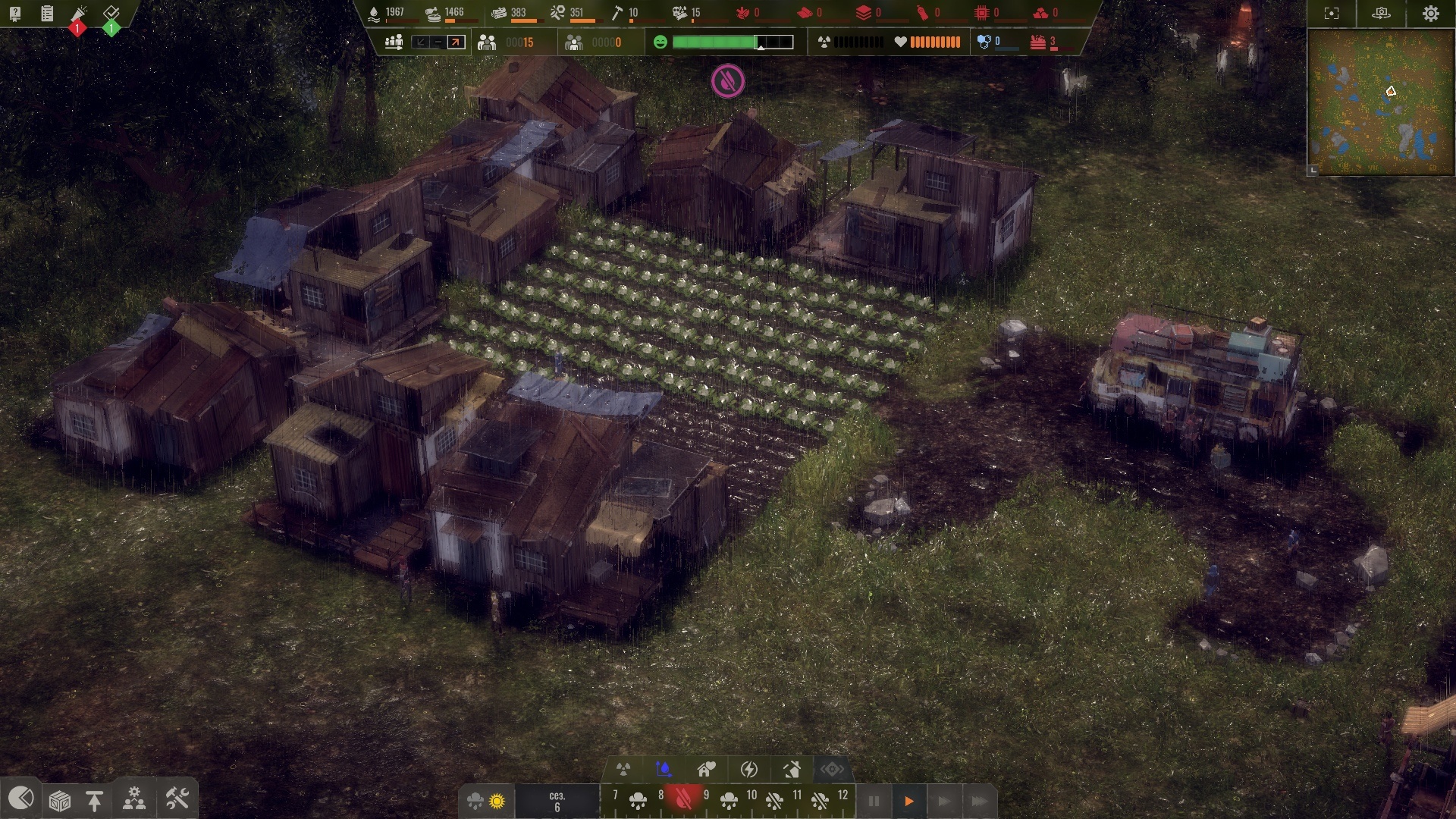Screen dimensions: 1456x819
Task: Open the checkmark objectives icon with green badge
Action: tap(111, 14)
